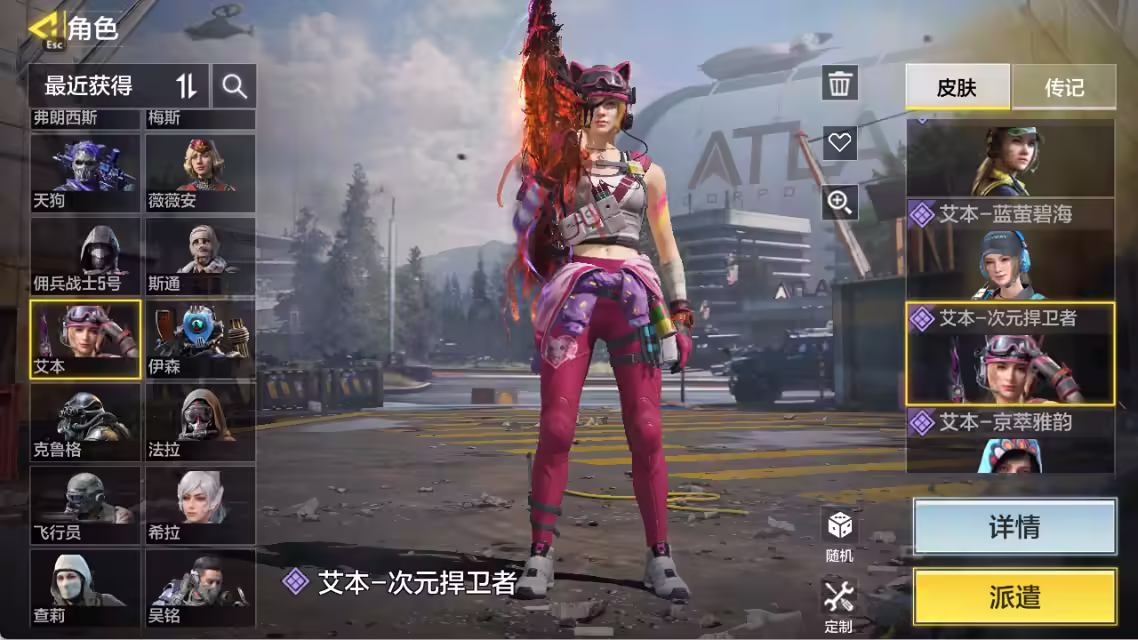The width and height of the screenshot is (1138, 640).
Task: Favorite this skin with the heart icon
Action: [840, 143]
